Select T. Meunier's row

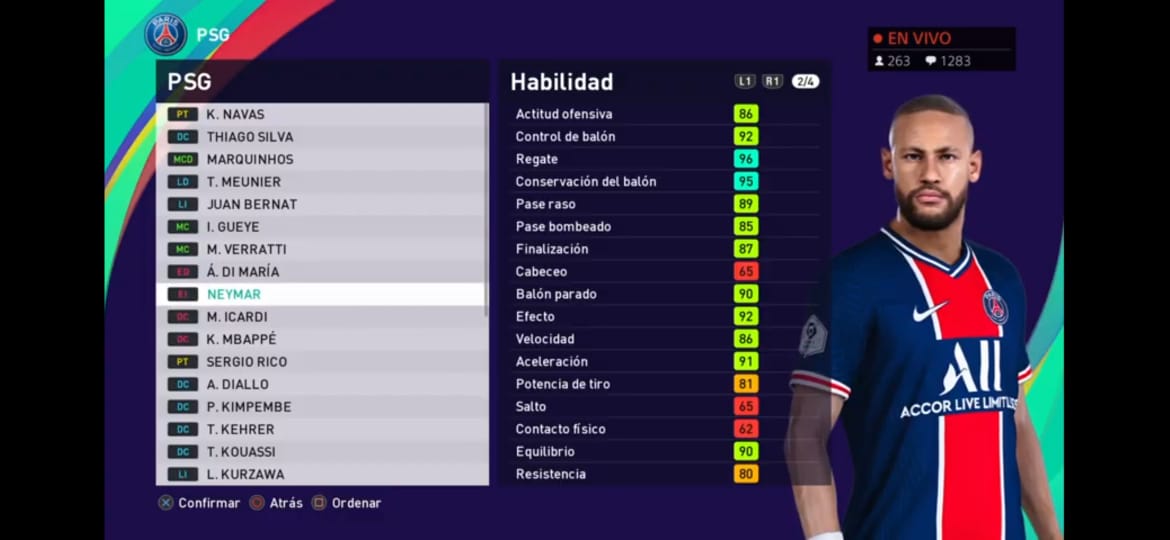click(x=320, y=182)
